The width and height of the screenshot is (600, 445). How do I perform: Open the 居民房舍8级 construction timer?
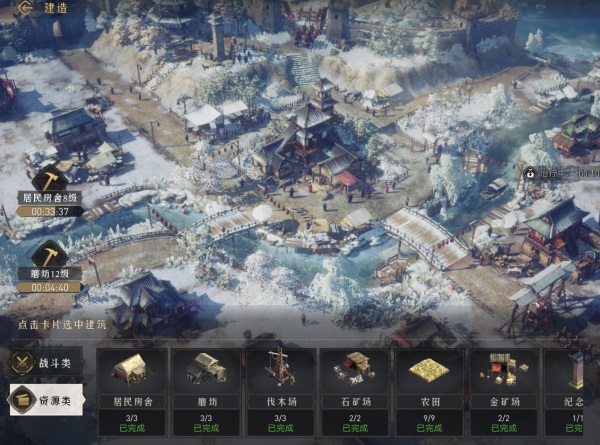coord(50,190)
